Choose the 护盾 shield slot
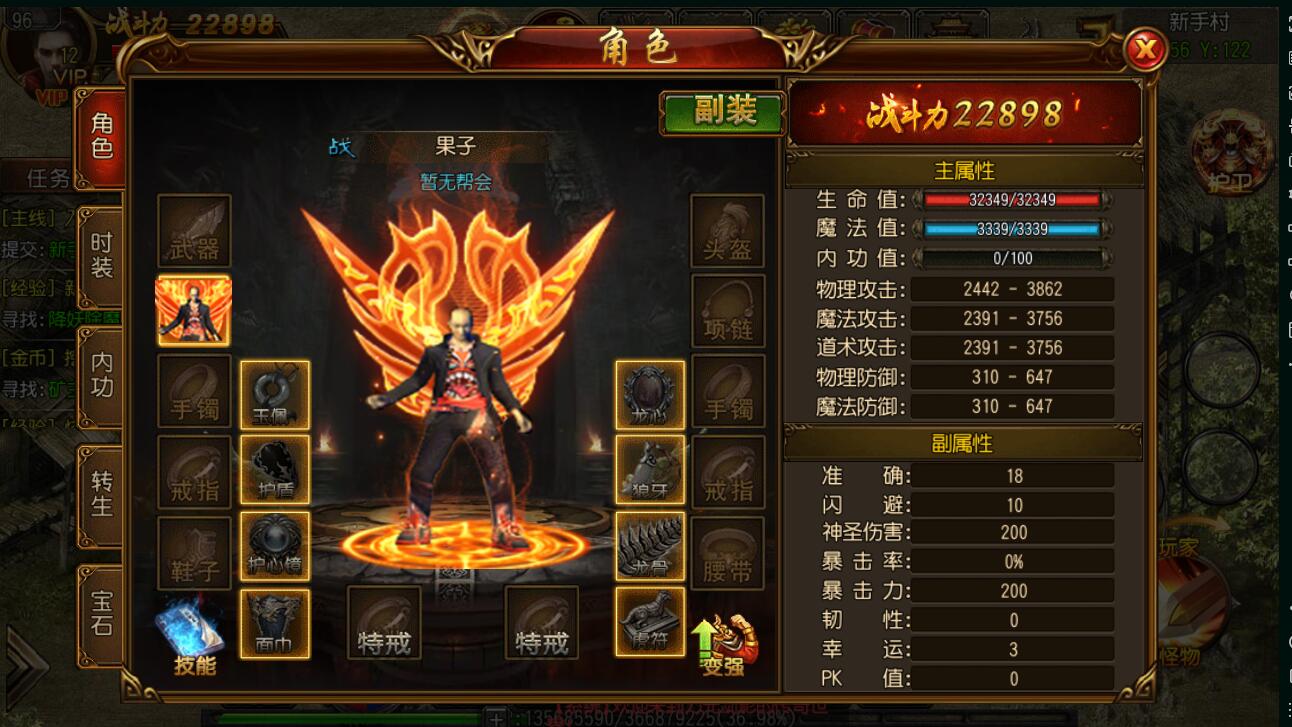This screenshot has width=1292, height=727. (274, 470)
